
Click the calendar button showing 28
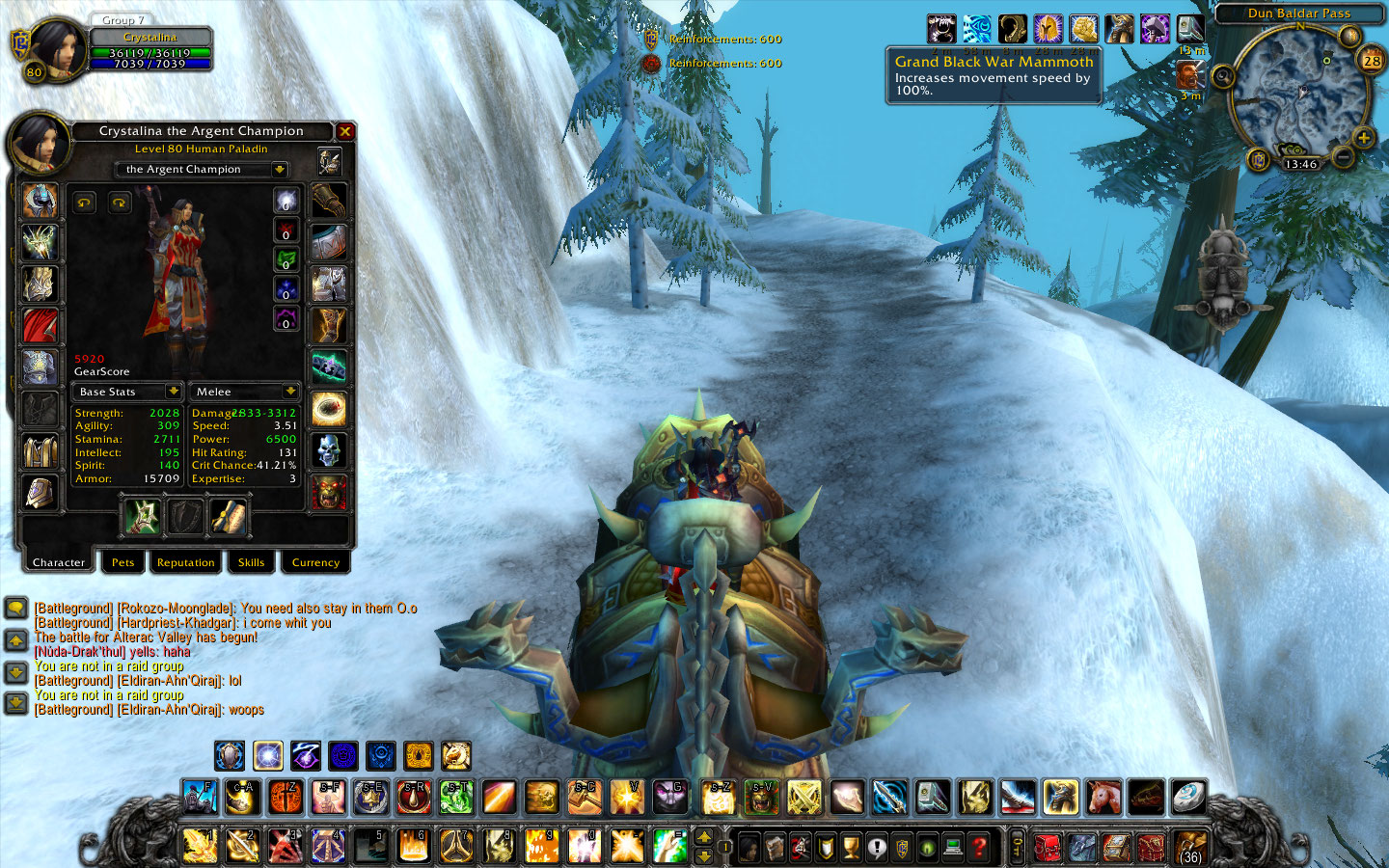point(1371,60)
